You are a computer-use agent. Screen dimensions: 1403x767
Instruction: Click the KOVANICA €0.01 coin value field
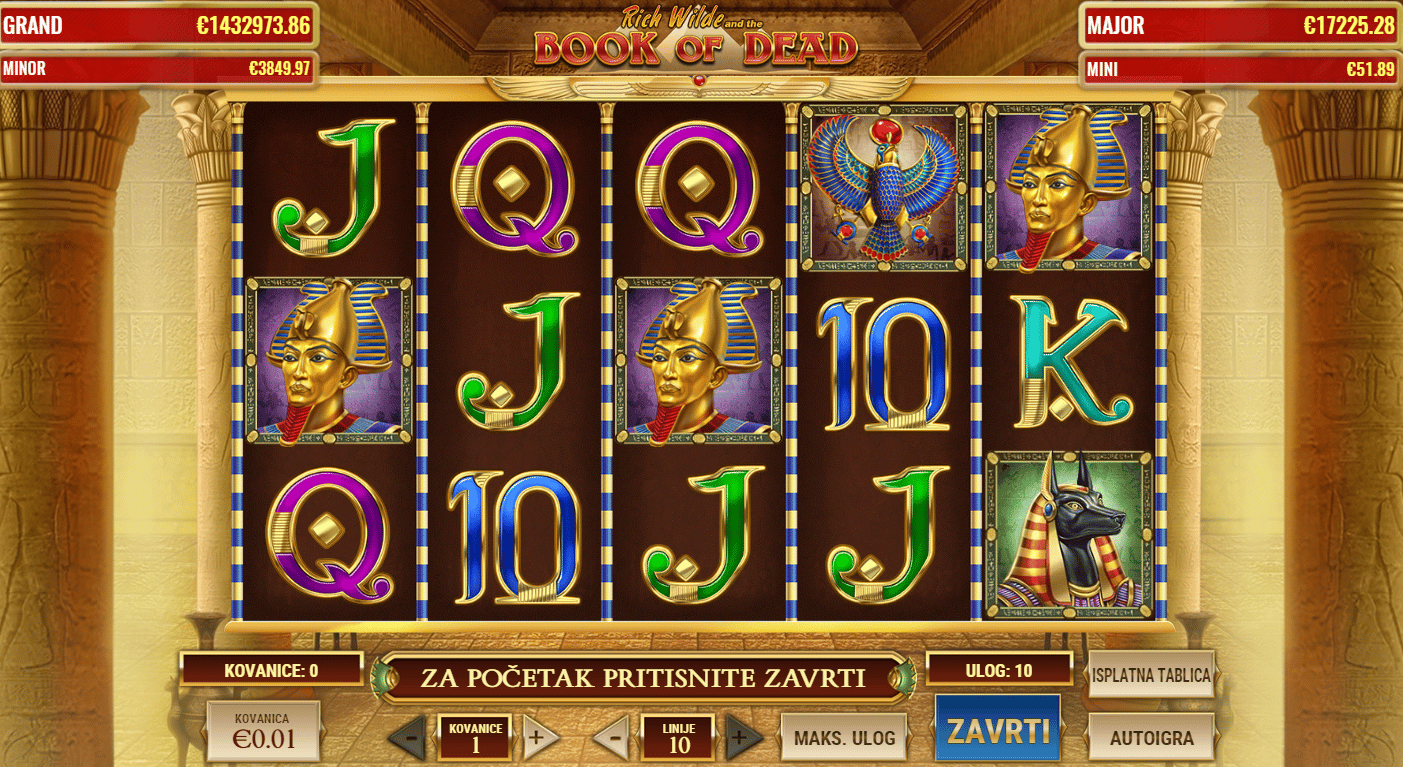(262, 731)
